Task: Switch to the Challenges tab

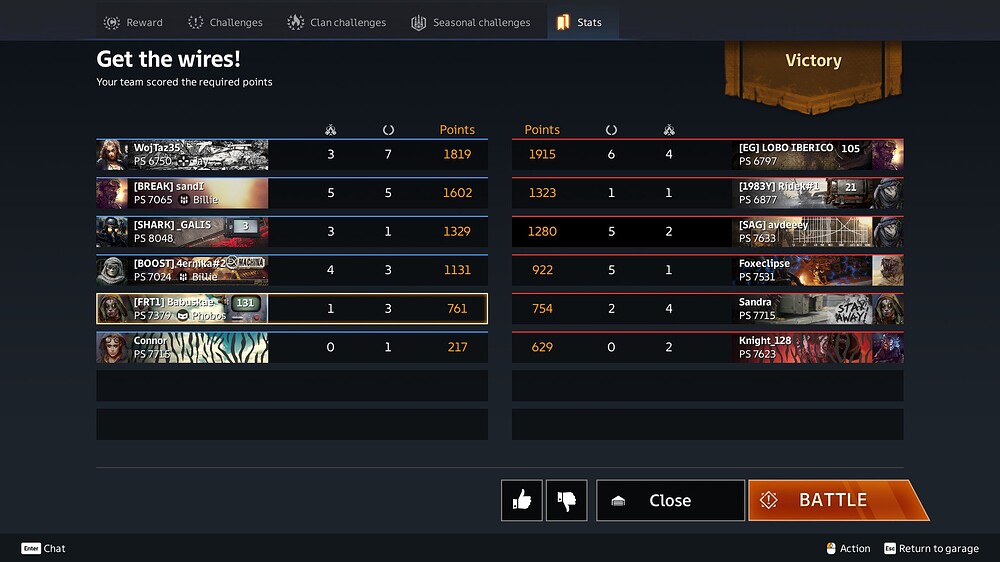Action: [x=225, y=22]
